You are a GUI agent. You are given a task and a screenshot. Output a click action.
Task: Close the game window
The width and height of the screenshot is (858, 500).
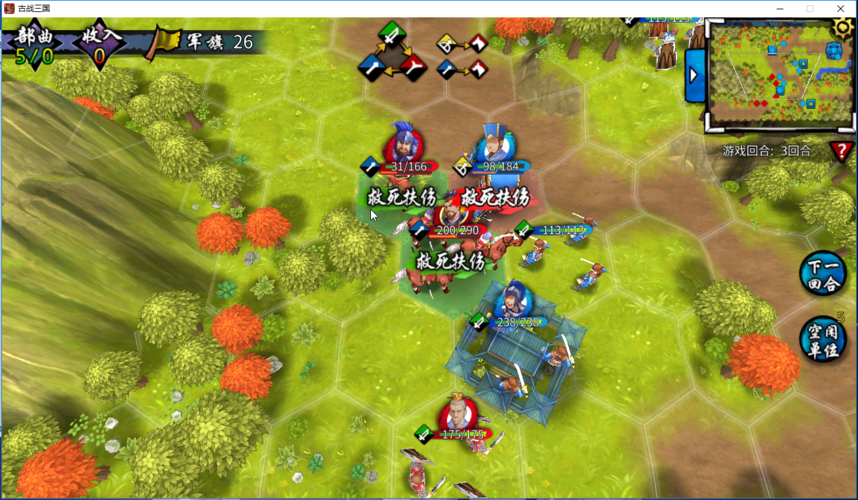(x=837, y=8)
